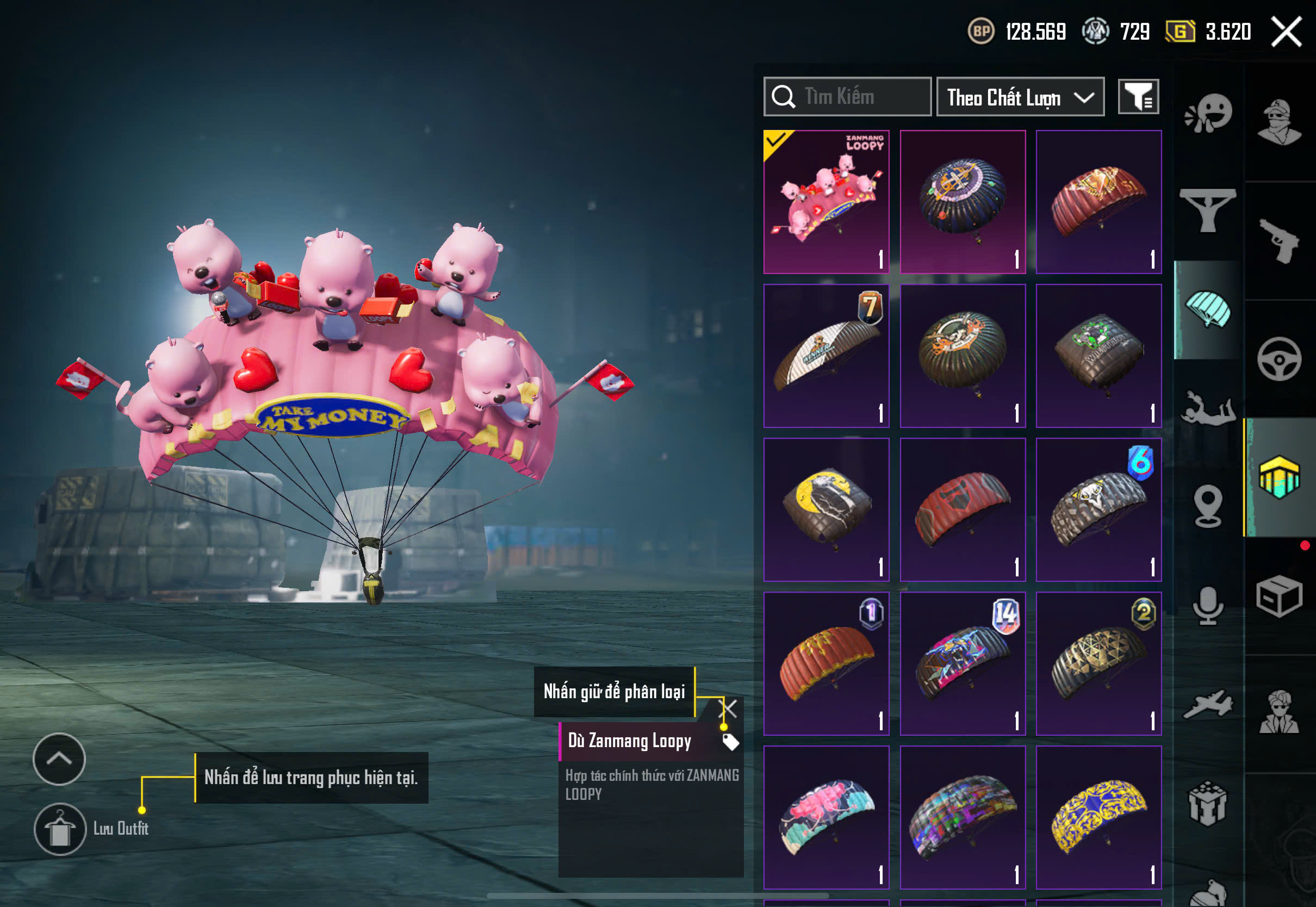Screen dimensions: 1316x907
Task: Open the steering wheel vehicle category
Action: [1279, 359]
